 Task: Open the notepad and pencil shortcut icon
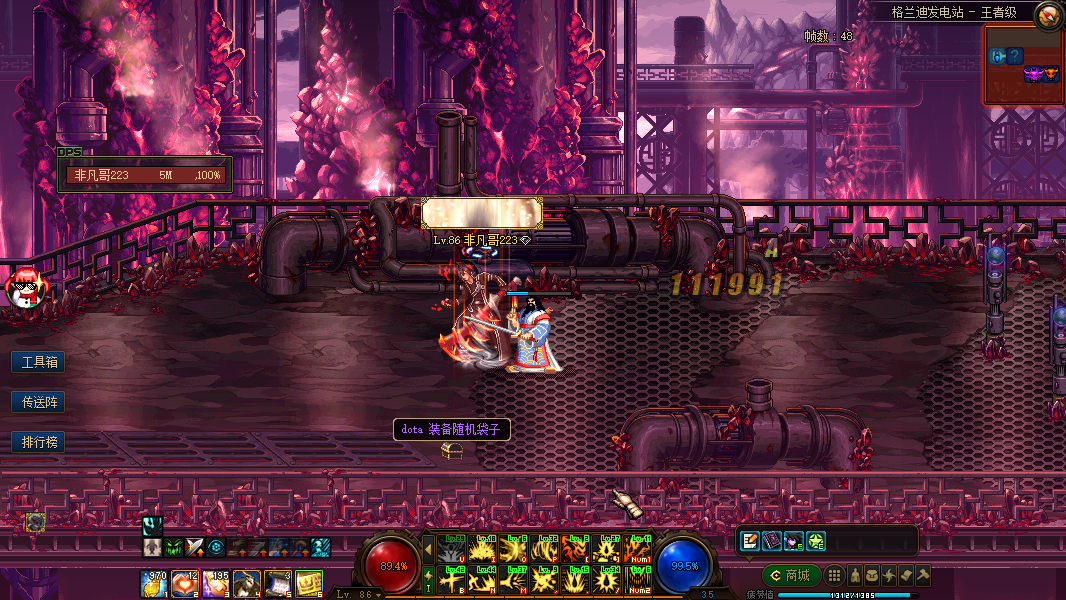click(749, 541)
